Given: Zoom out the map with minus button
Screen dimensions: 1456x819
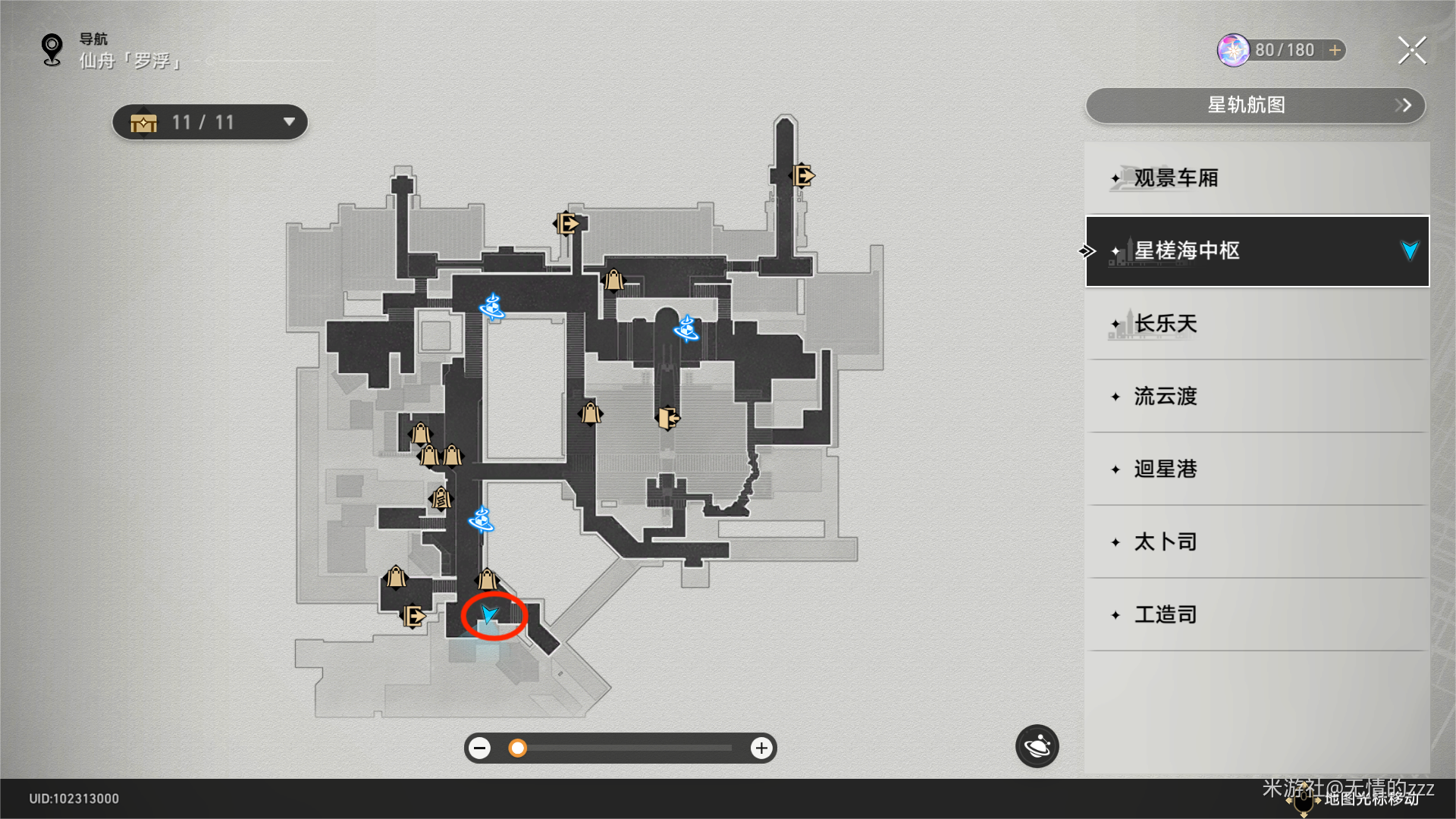Looking at the screenshot, I should [x=479, y=748].
